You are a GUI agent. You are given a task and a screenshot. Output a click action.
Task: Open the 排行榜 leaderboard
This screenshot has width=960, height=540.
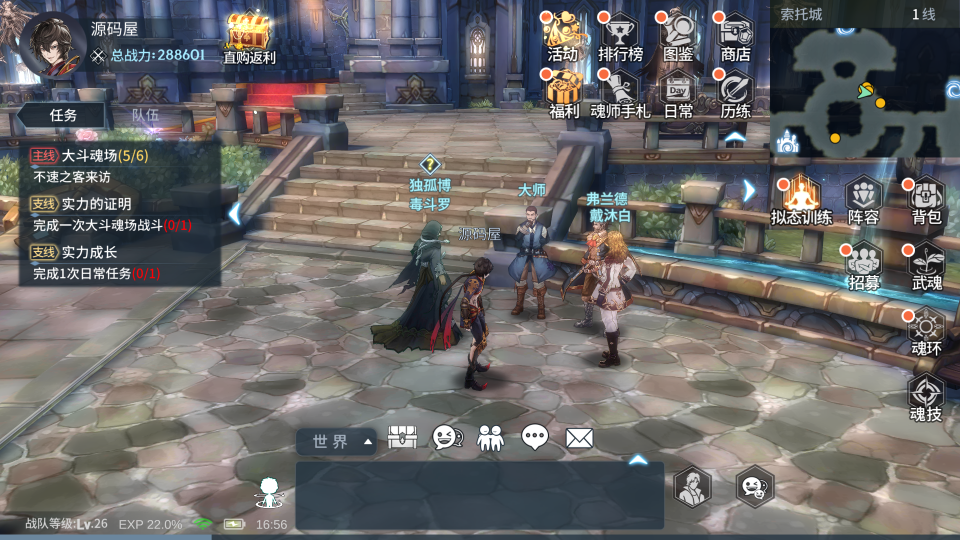620,36
